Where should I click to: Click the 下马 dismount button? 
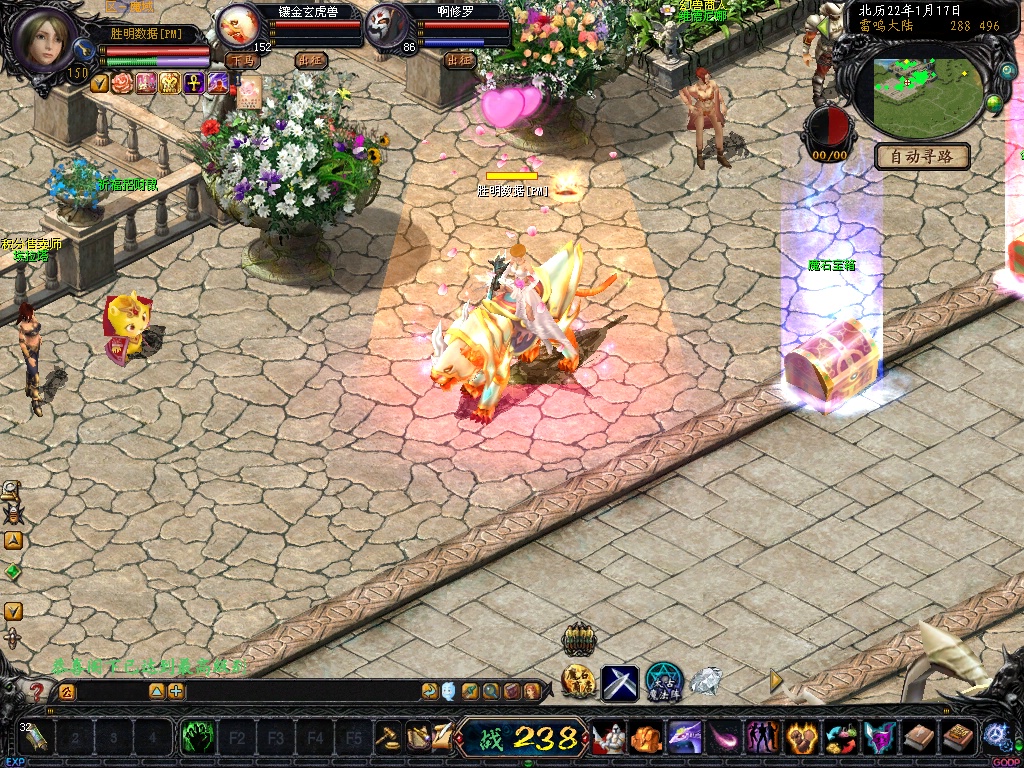(x=242, y=60)
